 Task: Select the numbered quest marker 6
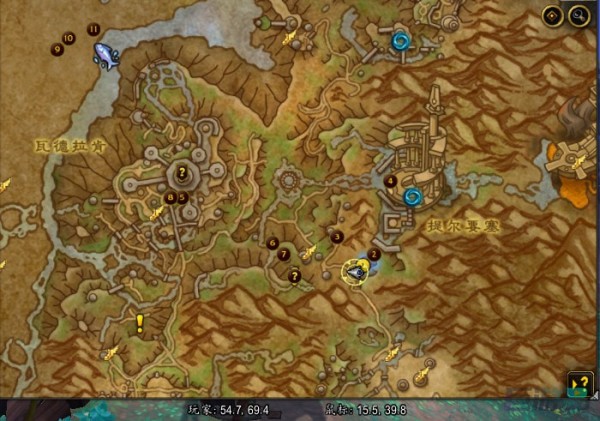[273, 242]
